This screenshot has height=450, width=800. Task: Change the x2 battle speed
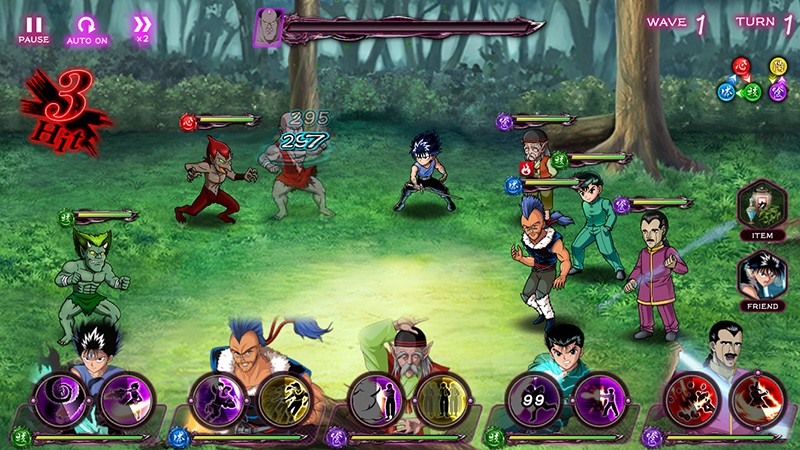(x=142, y=28)
